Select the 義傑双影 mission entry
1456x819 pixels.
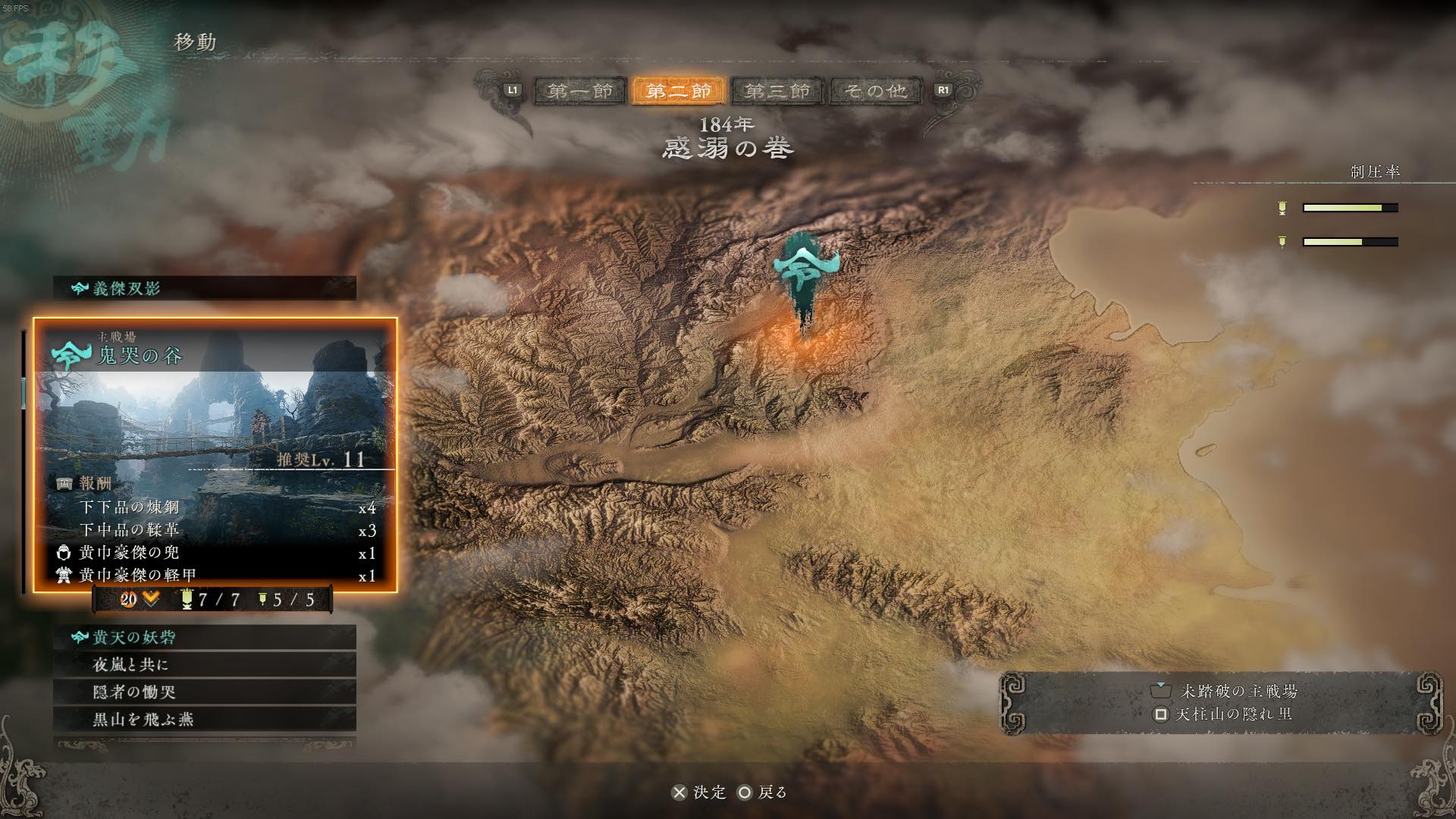tap(205, 288)
